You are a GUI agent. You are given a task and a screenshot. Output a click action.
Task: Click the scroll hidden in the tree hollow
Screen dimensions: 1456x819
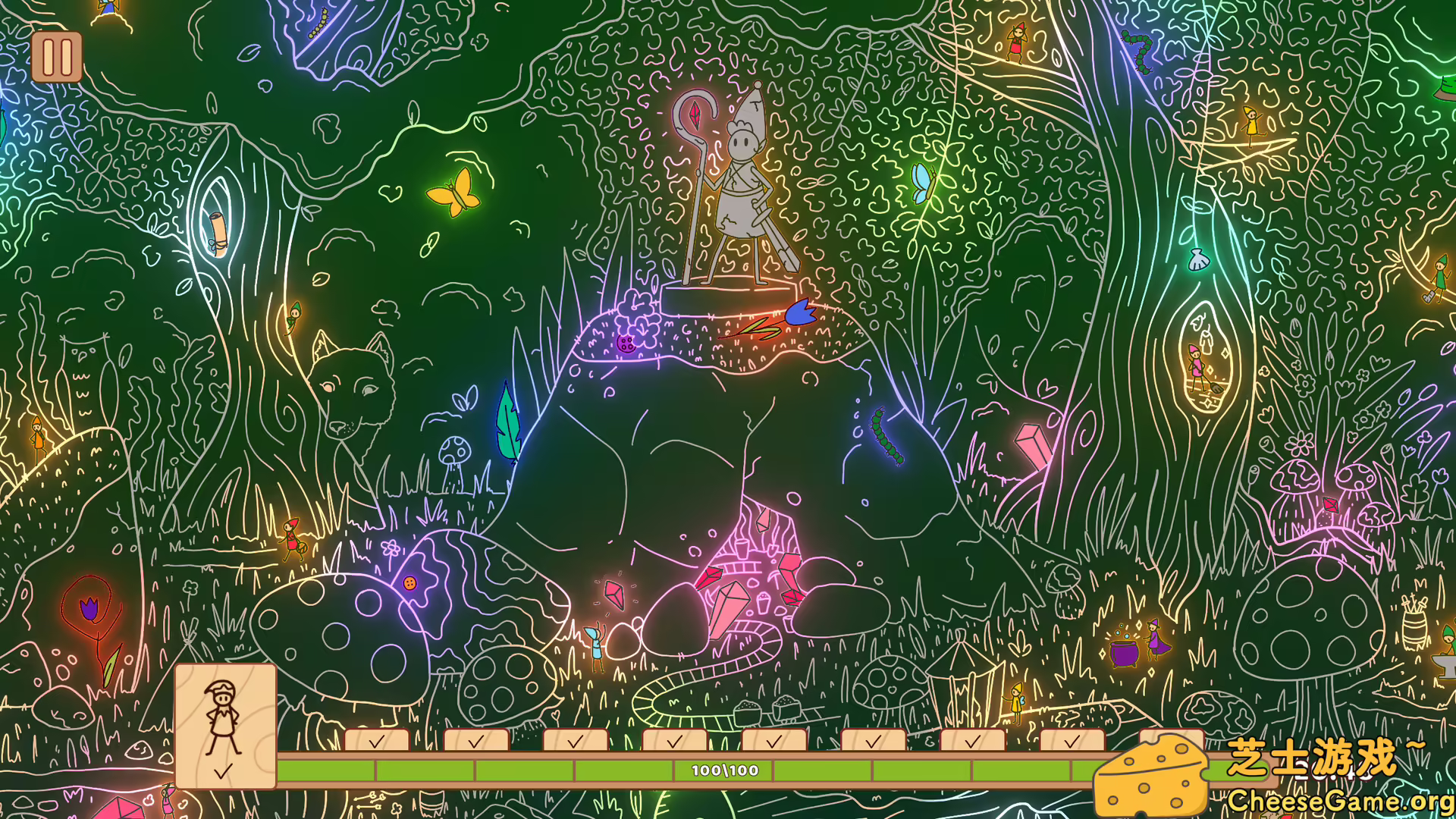[220, 235]
